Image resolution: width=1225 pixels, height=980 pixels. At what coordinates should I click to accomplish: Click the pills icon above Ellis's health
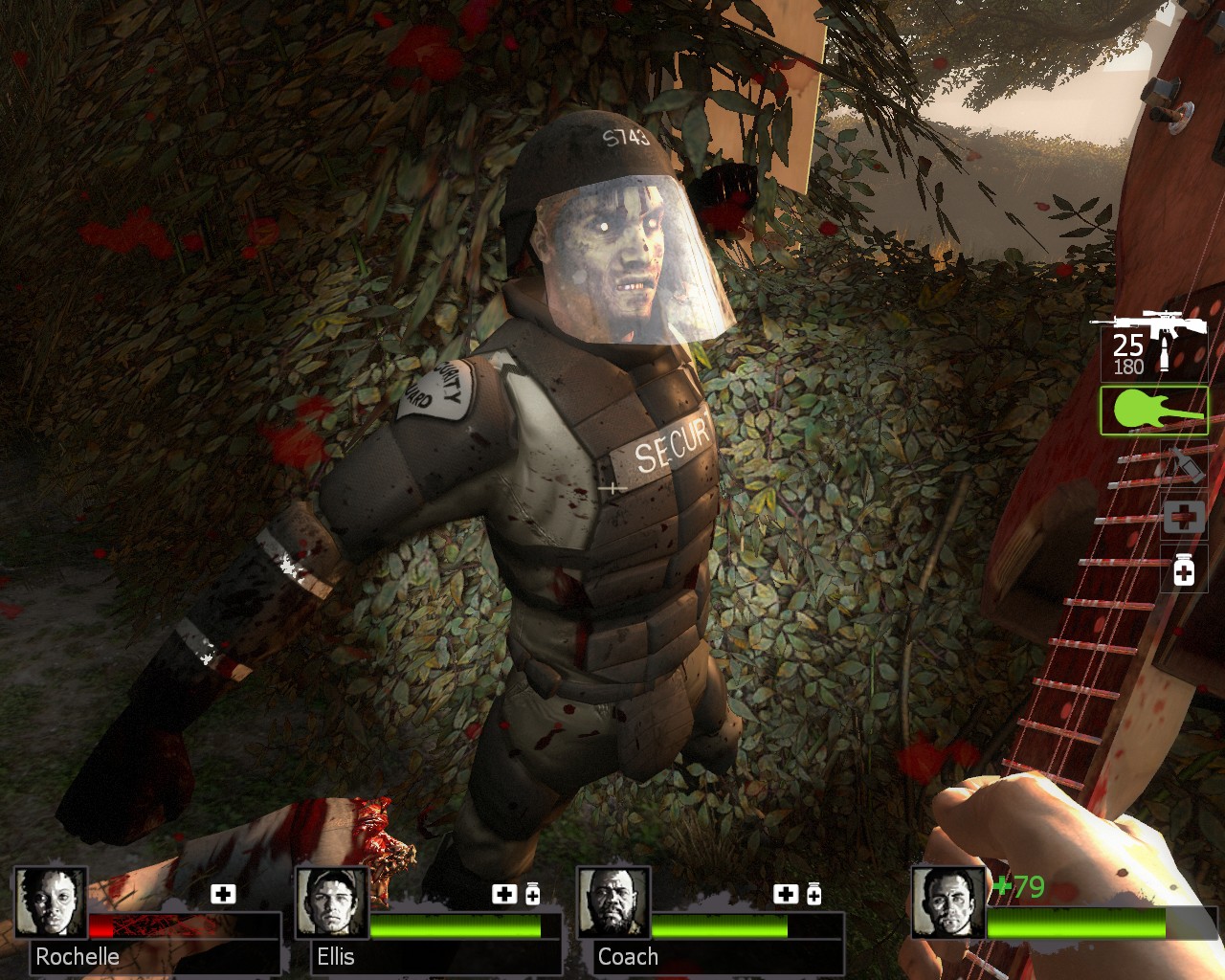[x=532, y=894]
